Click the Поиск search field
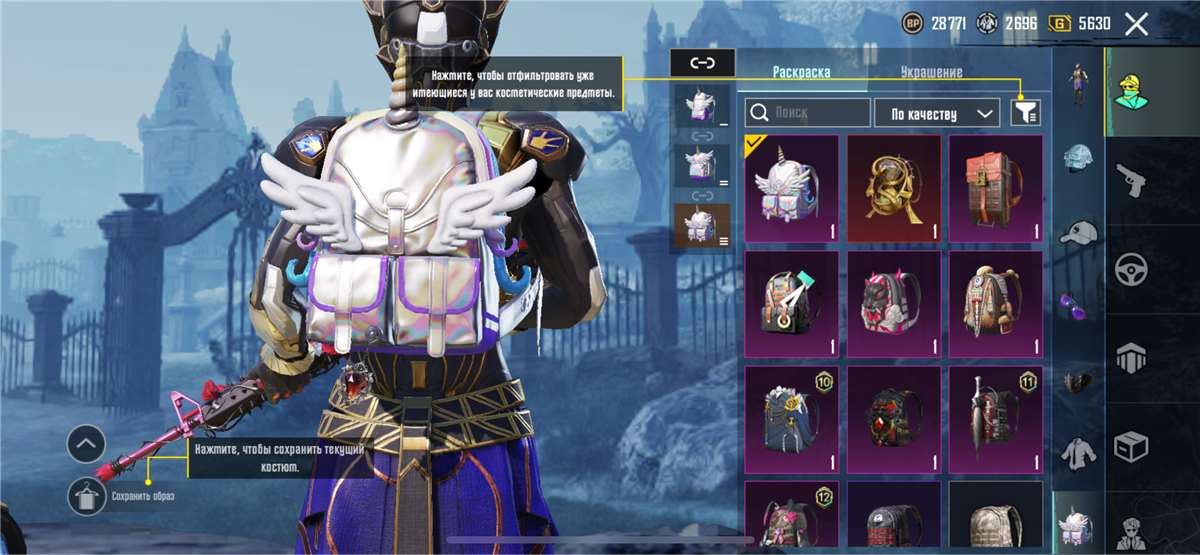 point(810,113)
